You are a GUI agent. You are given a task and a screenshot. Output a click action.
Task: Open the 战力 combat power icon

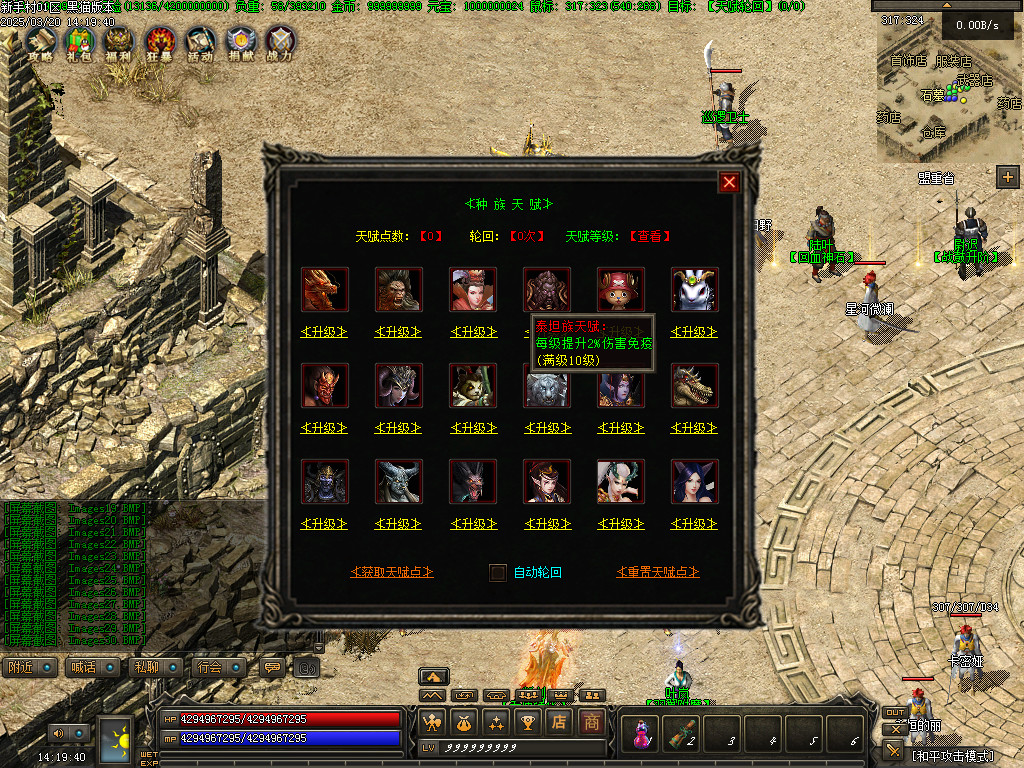pos(280,43)
